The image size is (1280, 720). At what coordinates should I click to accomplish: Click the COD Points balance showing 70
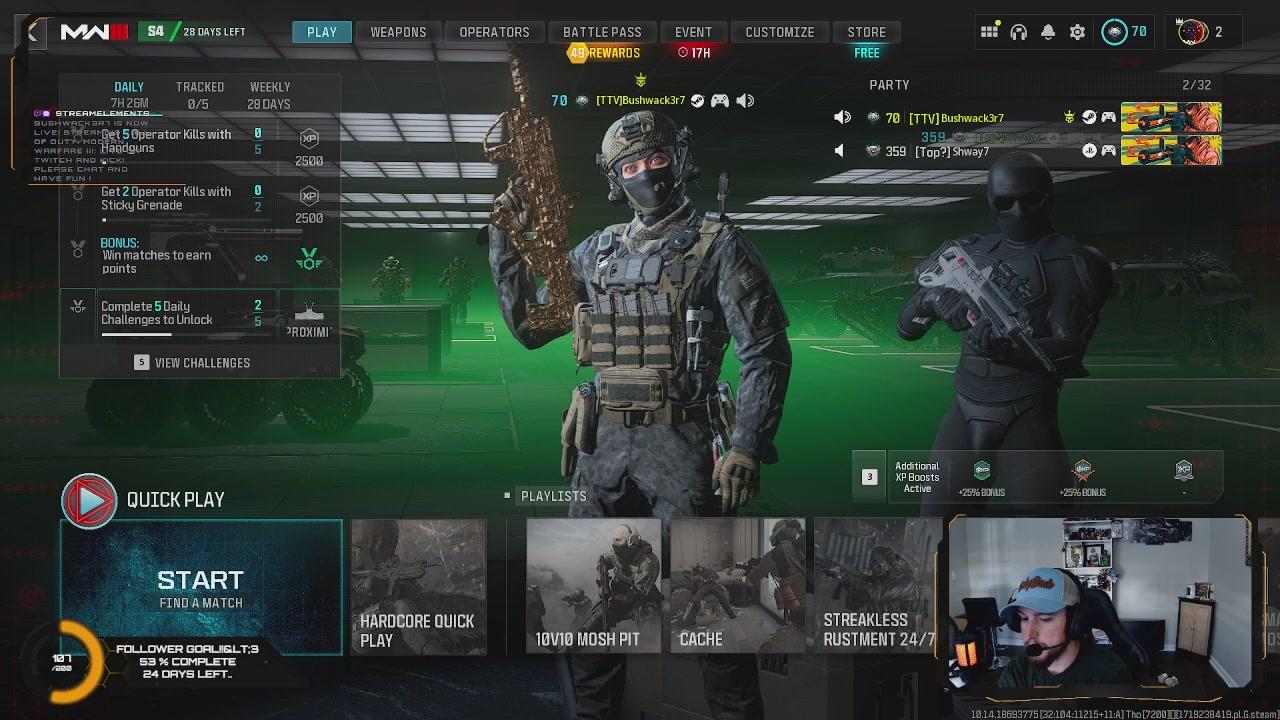click(1125, 32)
